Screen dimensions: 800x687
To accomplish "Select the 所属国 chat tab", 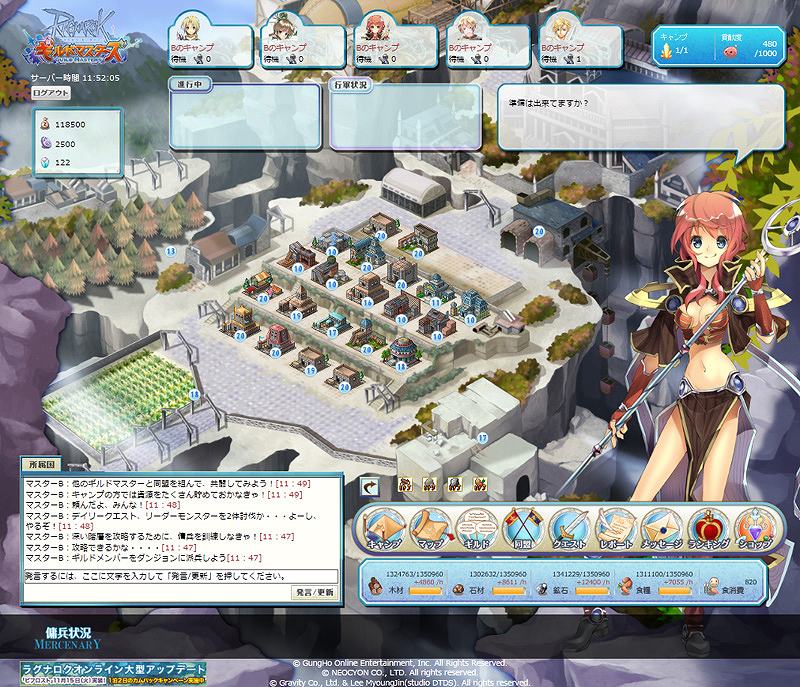I will (x=44, y=465).
